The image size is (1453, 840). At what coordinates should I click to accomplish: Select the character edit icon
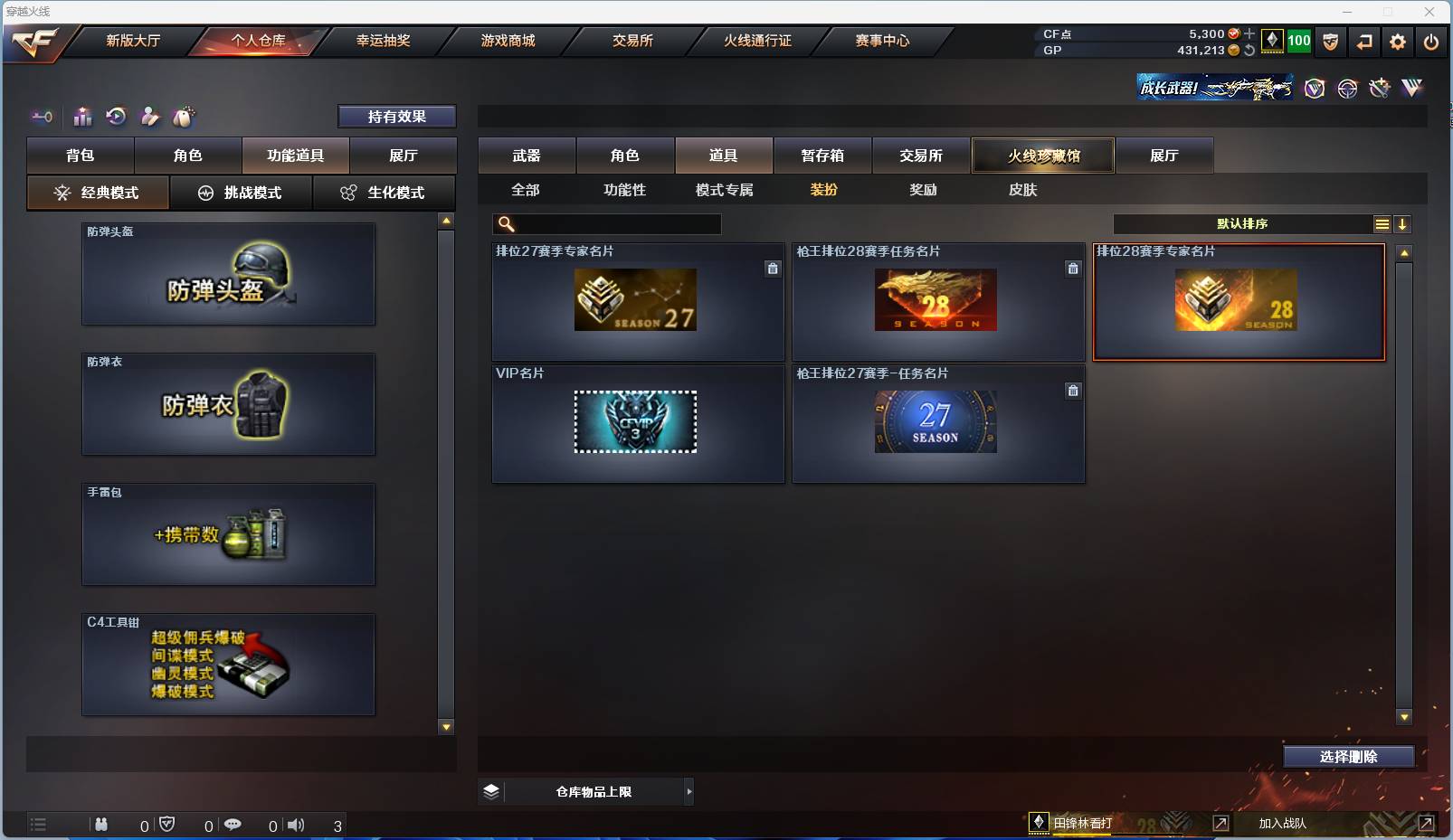point(149,117)
